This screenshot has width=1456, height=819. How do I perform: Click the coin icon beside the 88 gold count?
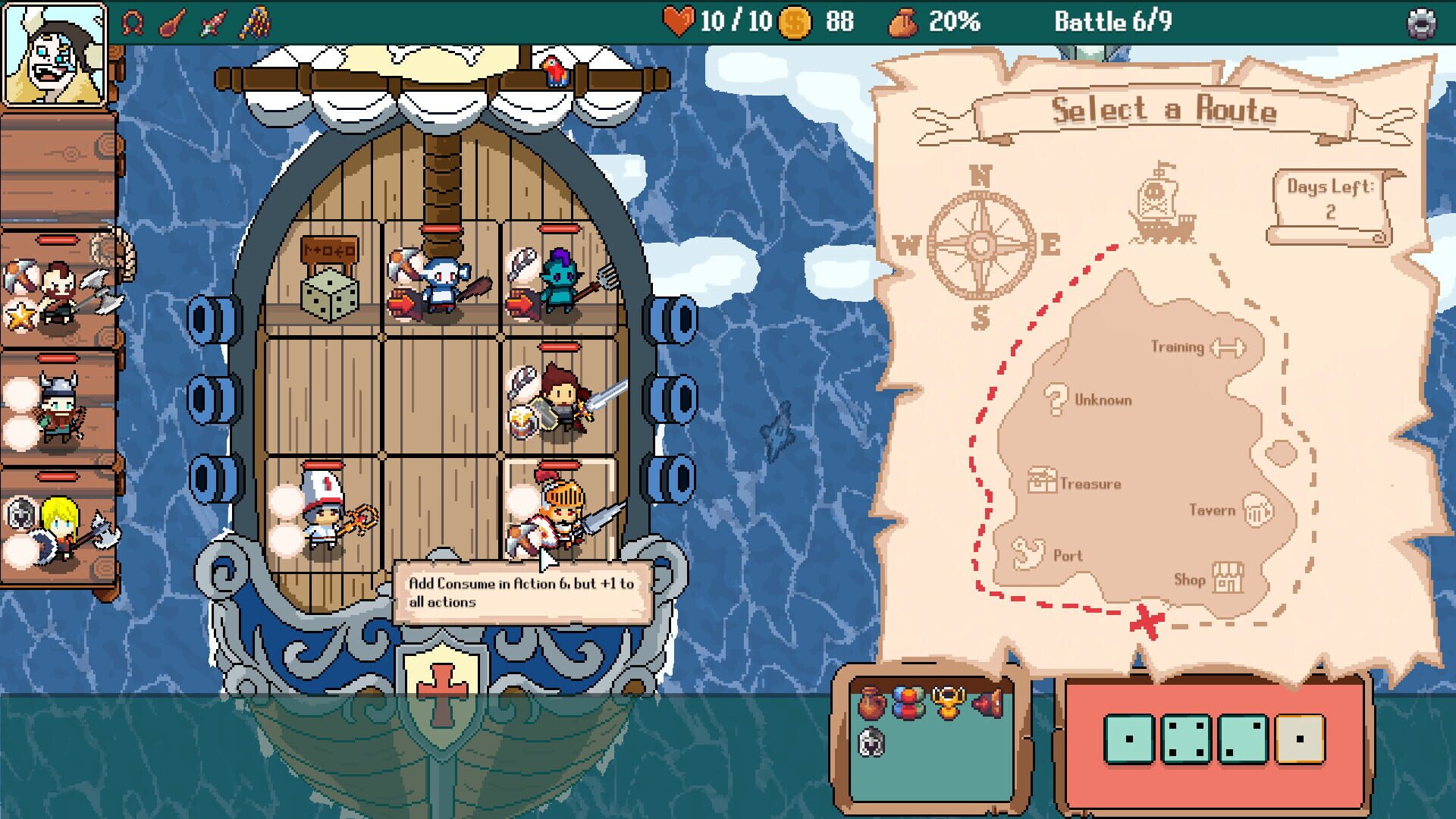[795, 23]
